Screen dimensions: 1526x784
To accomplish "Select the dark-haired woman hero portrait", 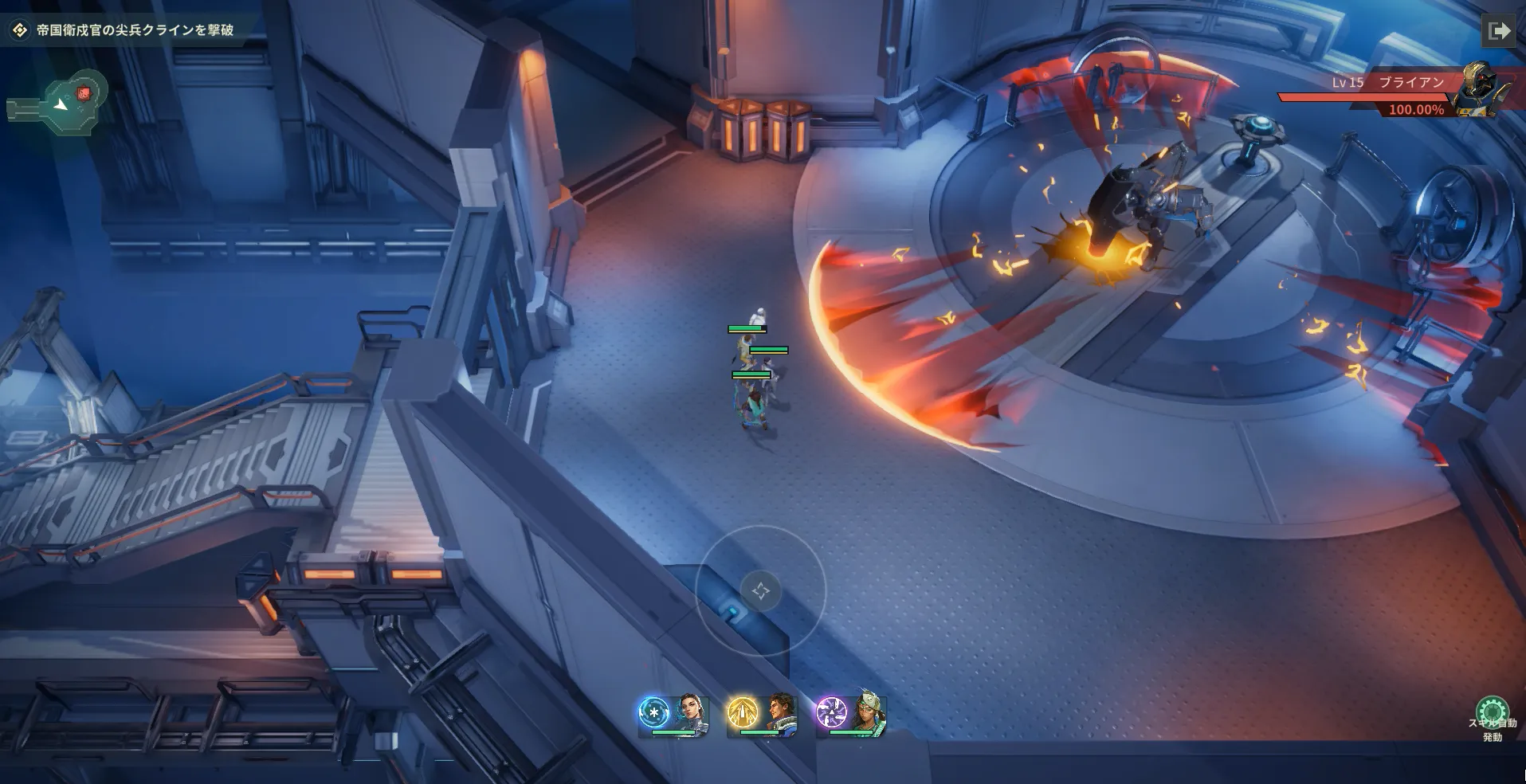I will coord(690,712).
